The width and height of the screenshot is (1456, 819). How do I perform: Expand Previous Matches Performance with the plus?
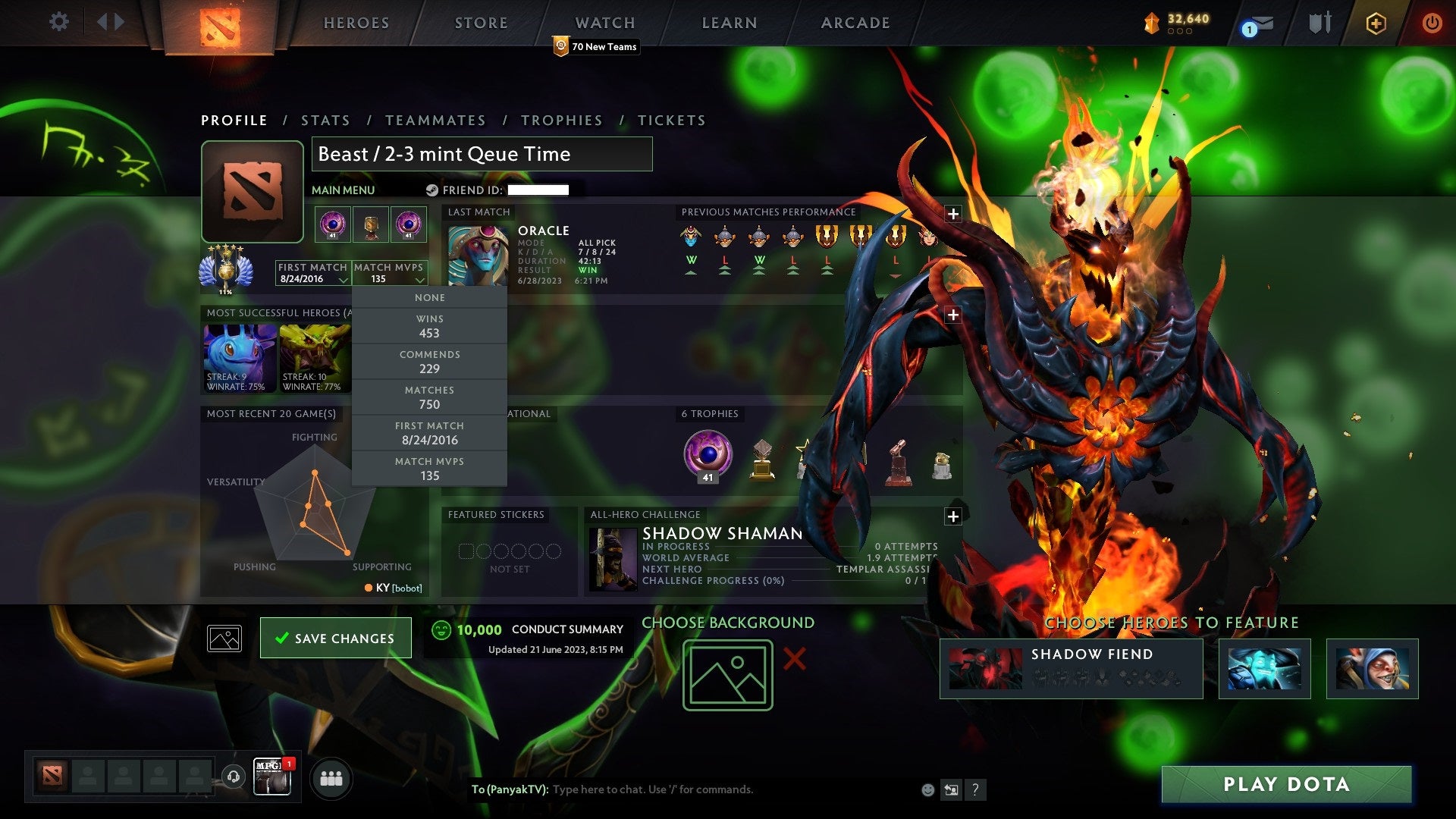(952, 213)
